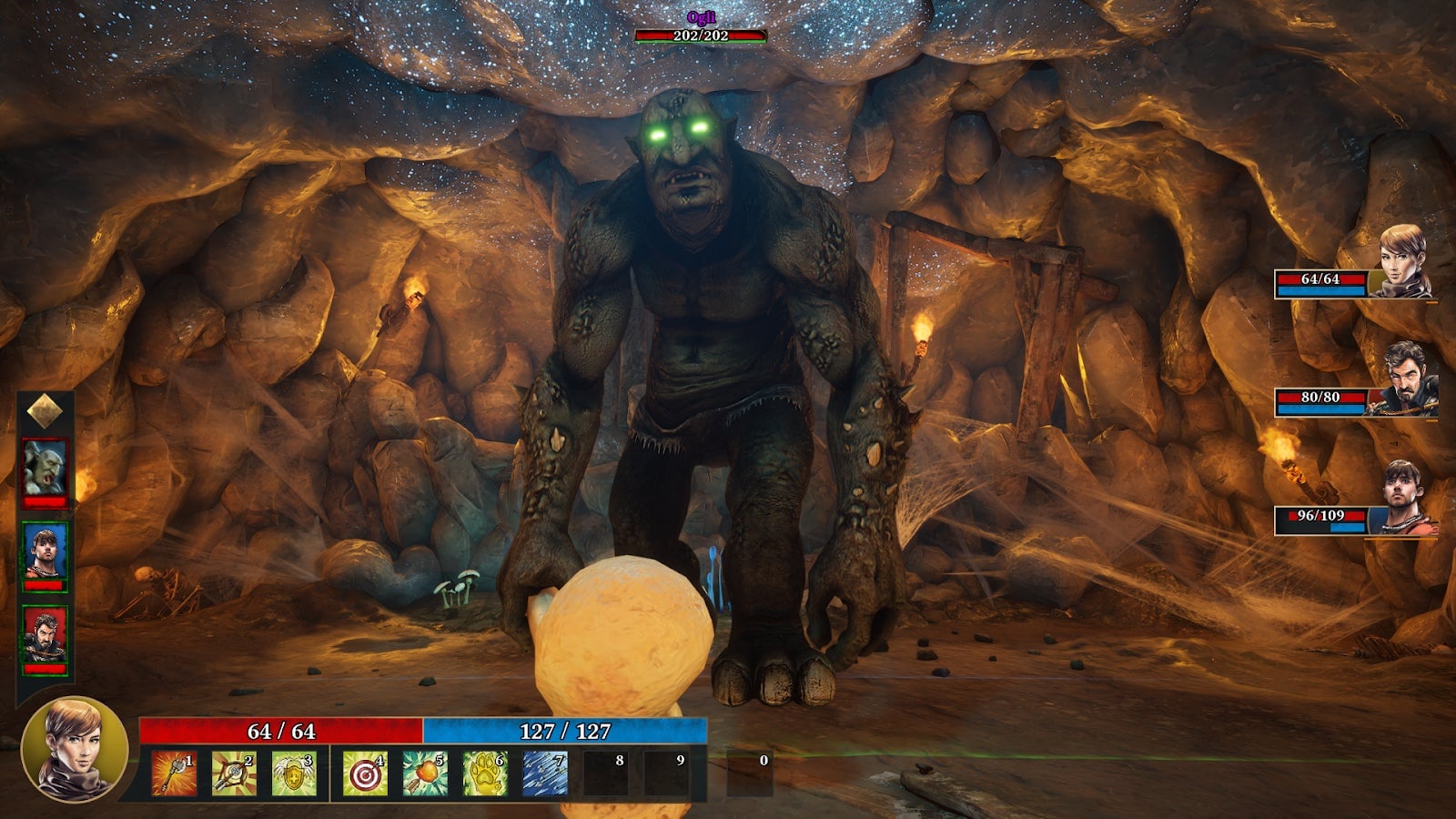Pick the young man's blue-background turn order portrait
The image size is (1456, 819).
[45, 551]
